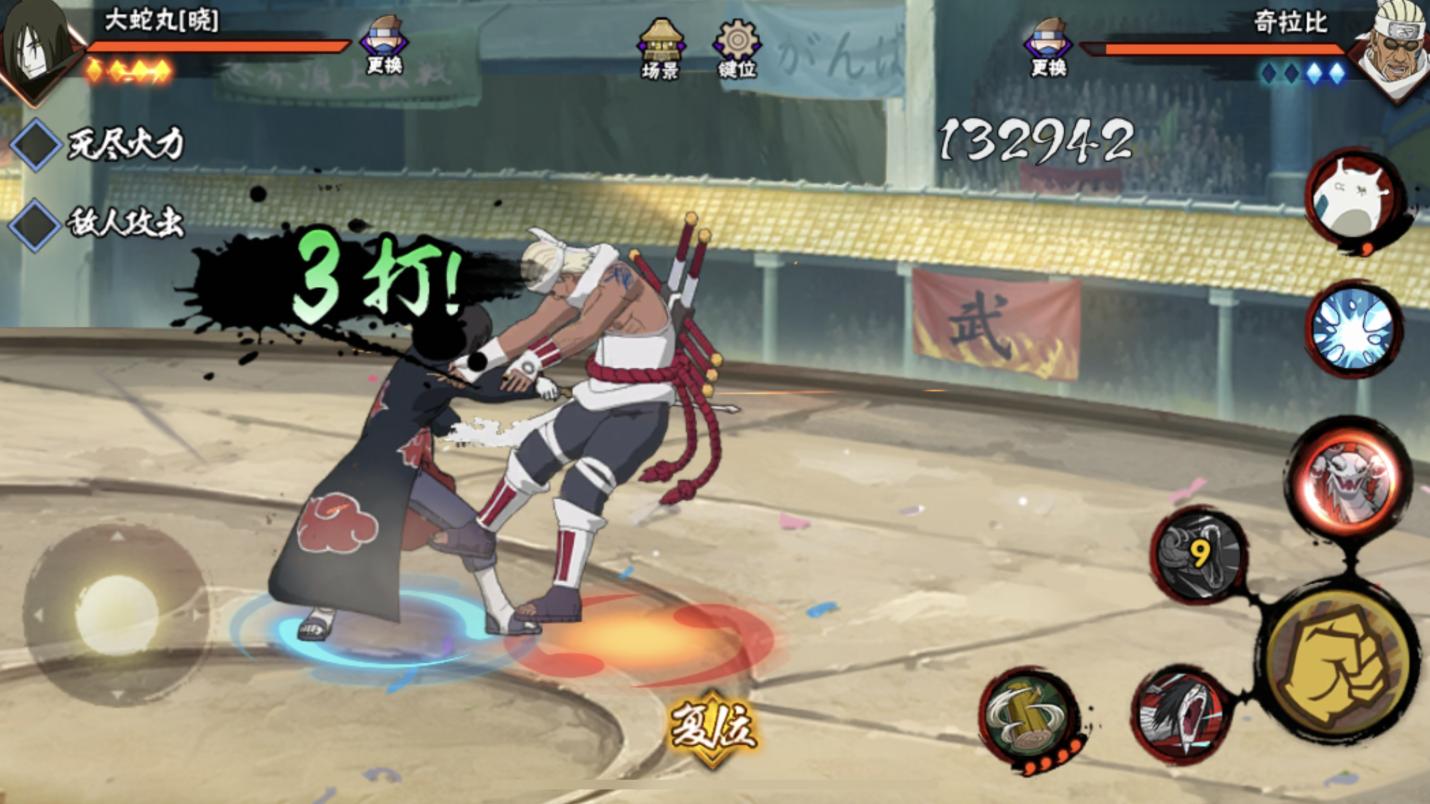
Task: Tap 更换 beside Orochimaru's health bar
Action: coord(383,44)
